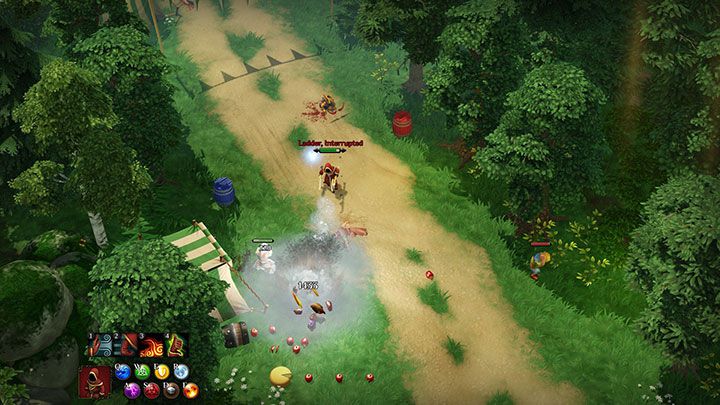Viewport: 720px width, 405px height.
Task: Cast the haste boot magick in slot 2
Action: click(125, 347)
